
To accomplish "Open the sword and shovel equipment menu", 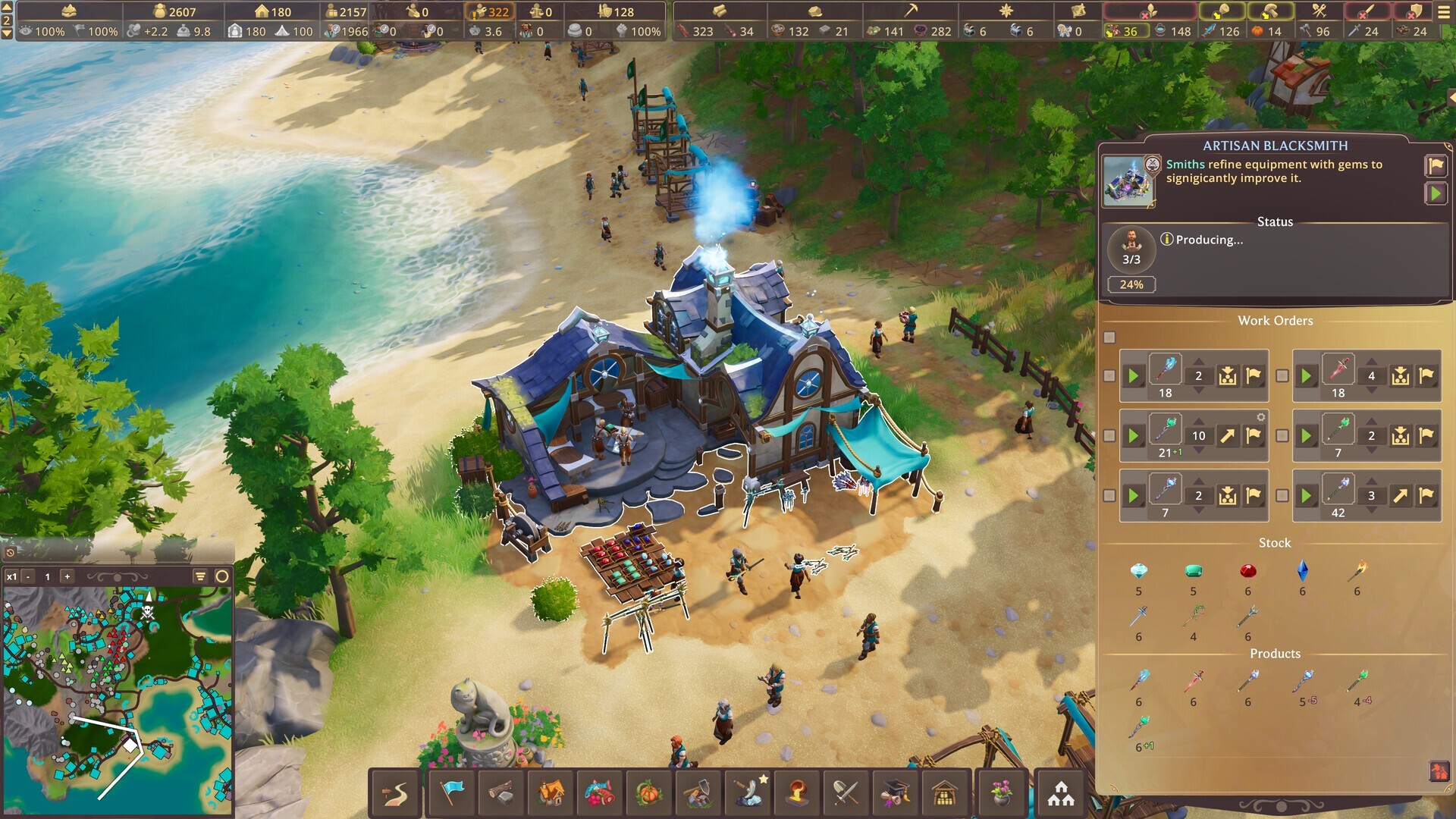I will (844, 792).
